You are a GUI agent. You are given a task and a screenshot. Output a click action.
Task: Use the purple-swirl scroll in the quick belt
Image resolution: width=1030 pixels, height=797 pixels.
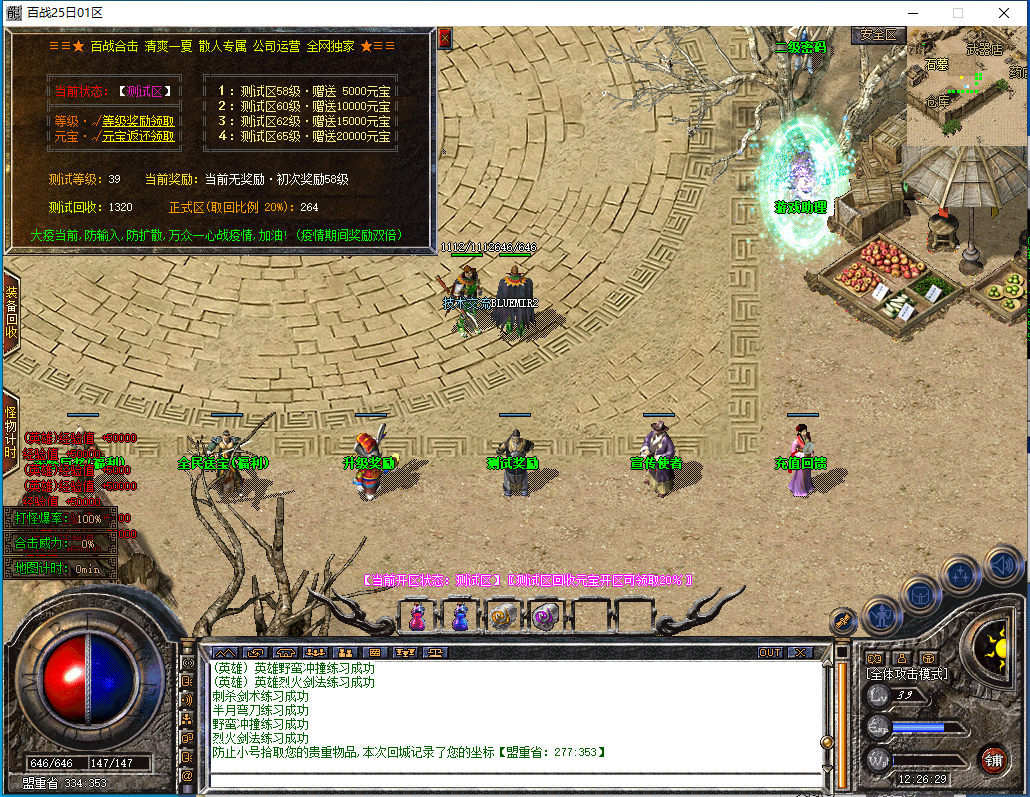[545, 617]
